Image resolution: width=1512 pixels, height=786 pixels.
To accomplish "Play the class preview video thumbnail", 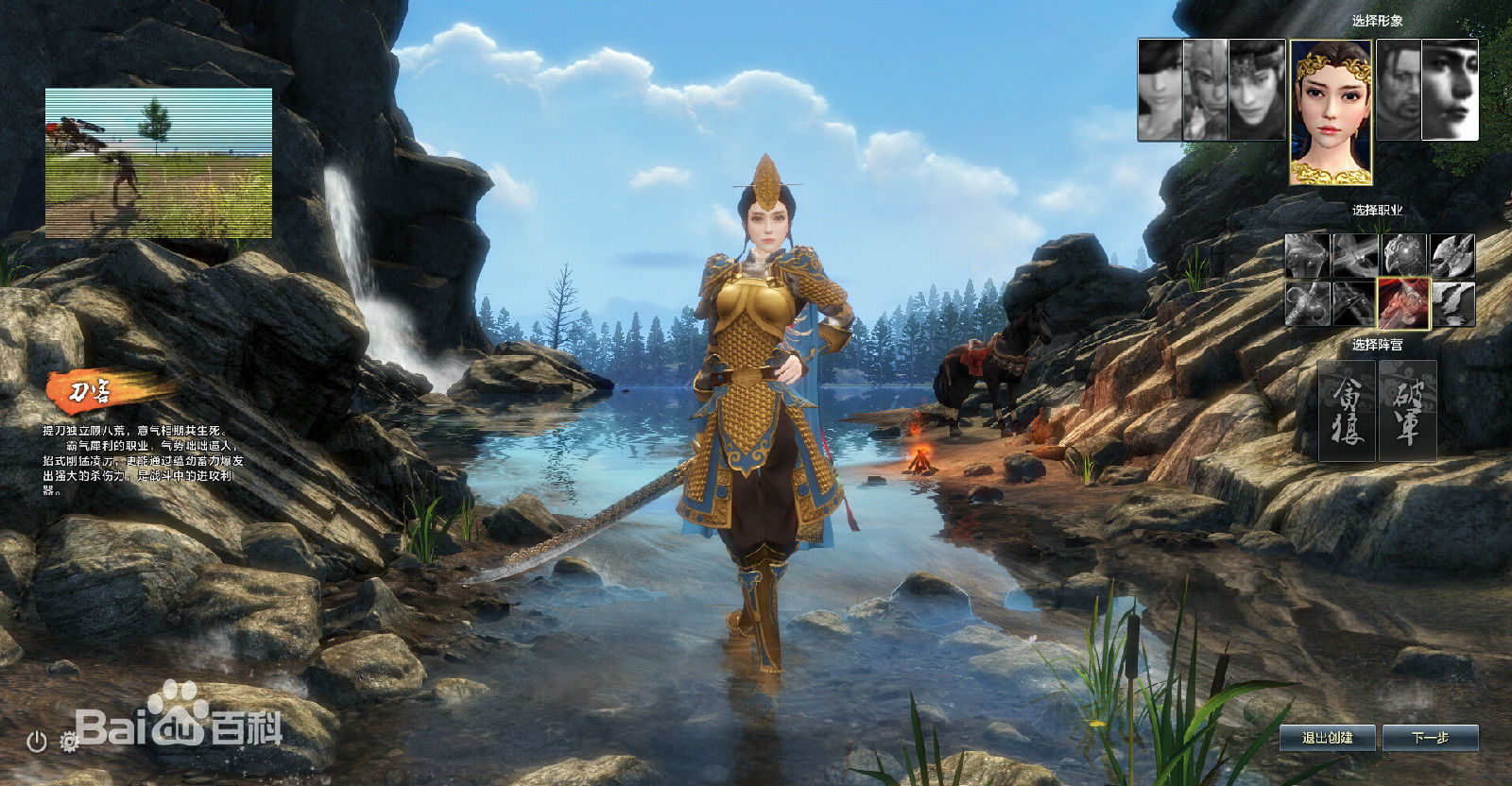I will tap(159, 162).
